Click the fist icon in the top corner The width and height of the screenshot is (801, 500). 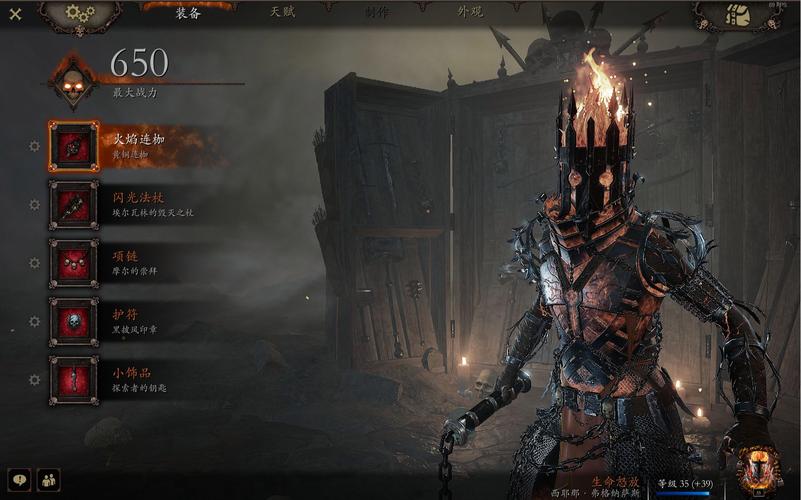click(x=738, y=15)
